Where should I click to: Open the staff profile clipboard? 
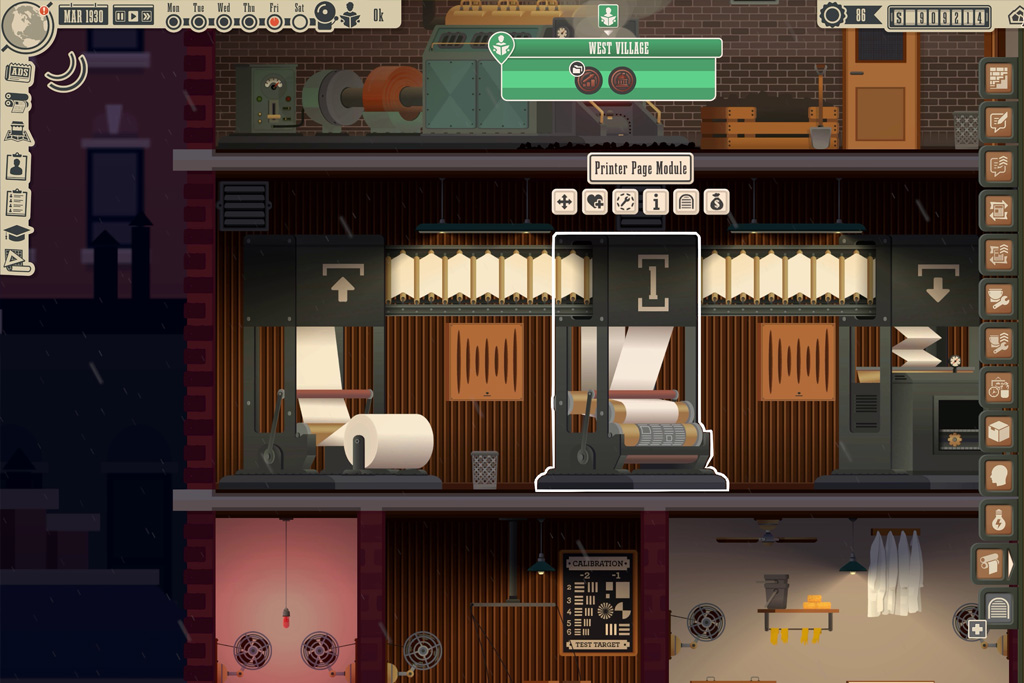point(18,166)
